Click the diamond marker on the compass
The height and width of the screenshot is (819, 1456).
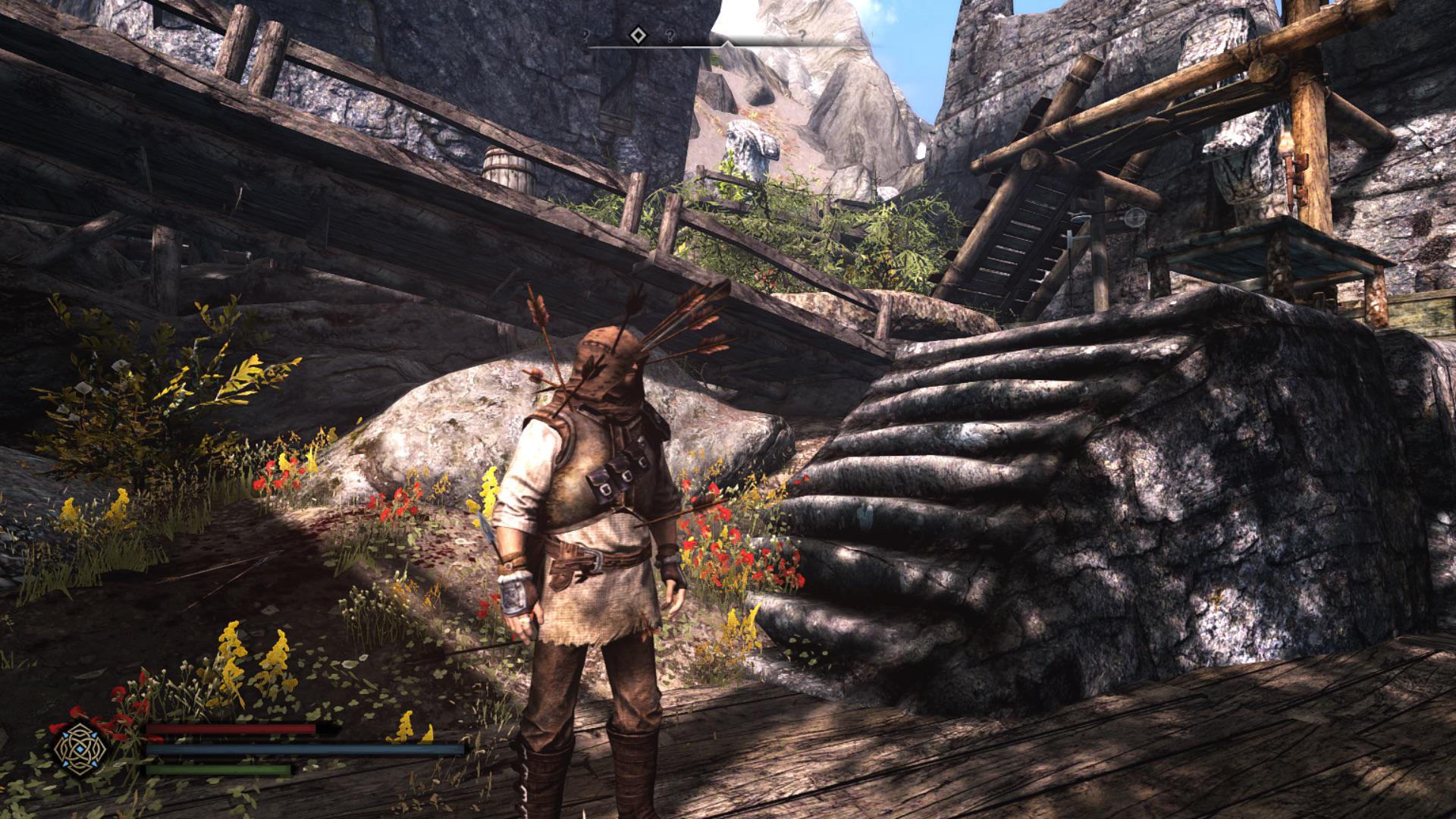(639, 35)
